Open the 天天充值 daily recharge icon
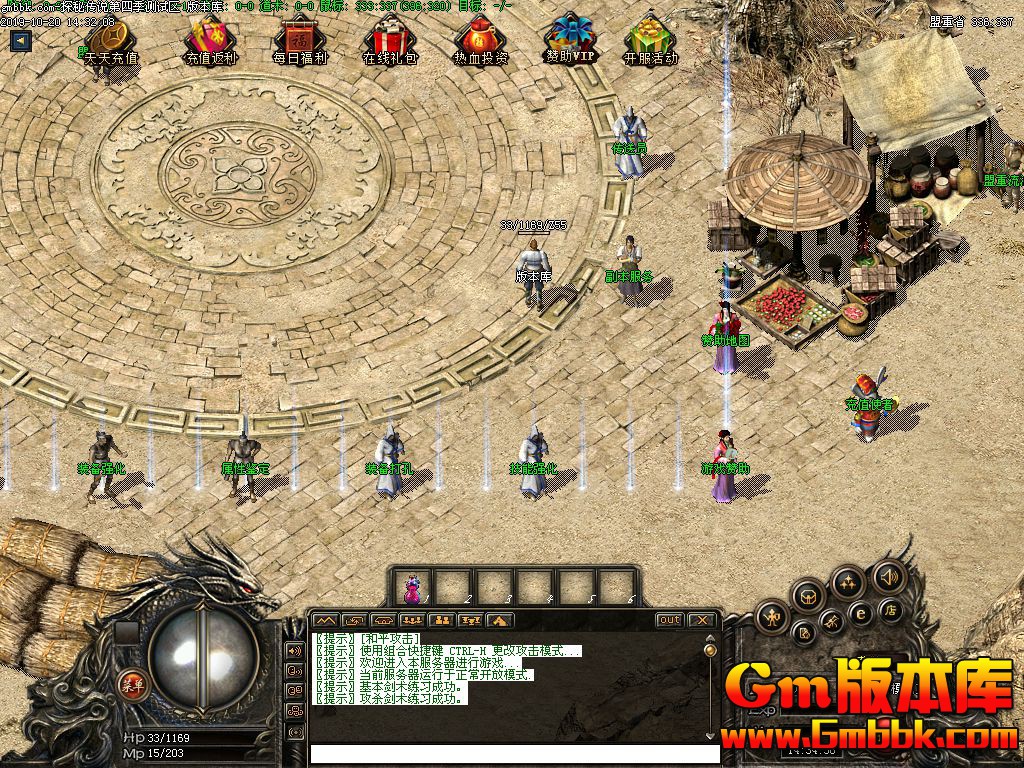1024x768 pixels. point(111,43)
